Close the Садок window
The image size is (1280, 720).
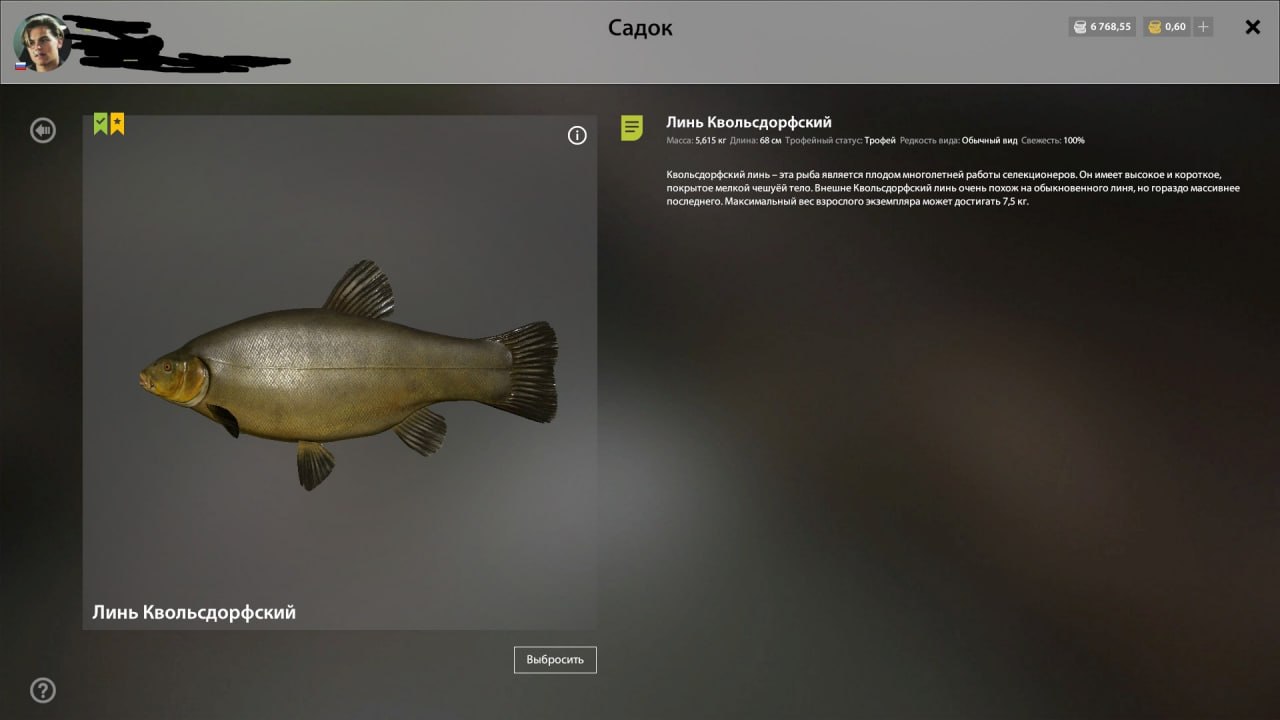(x=1252, y=27)
